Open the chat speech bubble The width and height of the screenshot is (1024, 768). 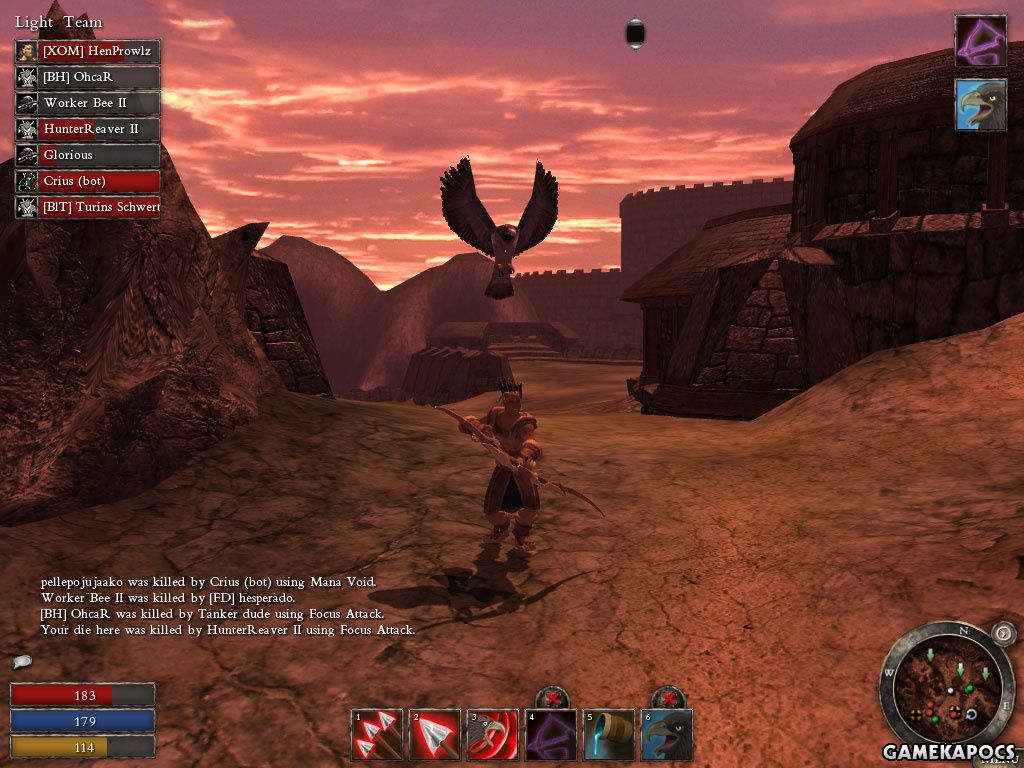point(22,661)
